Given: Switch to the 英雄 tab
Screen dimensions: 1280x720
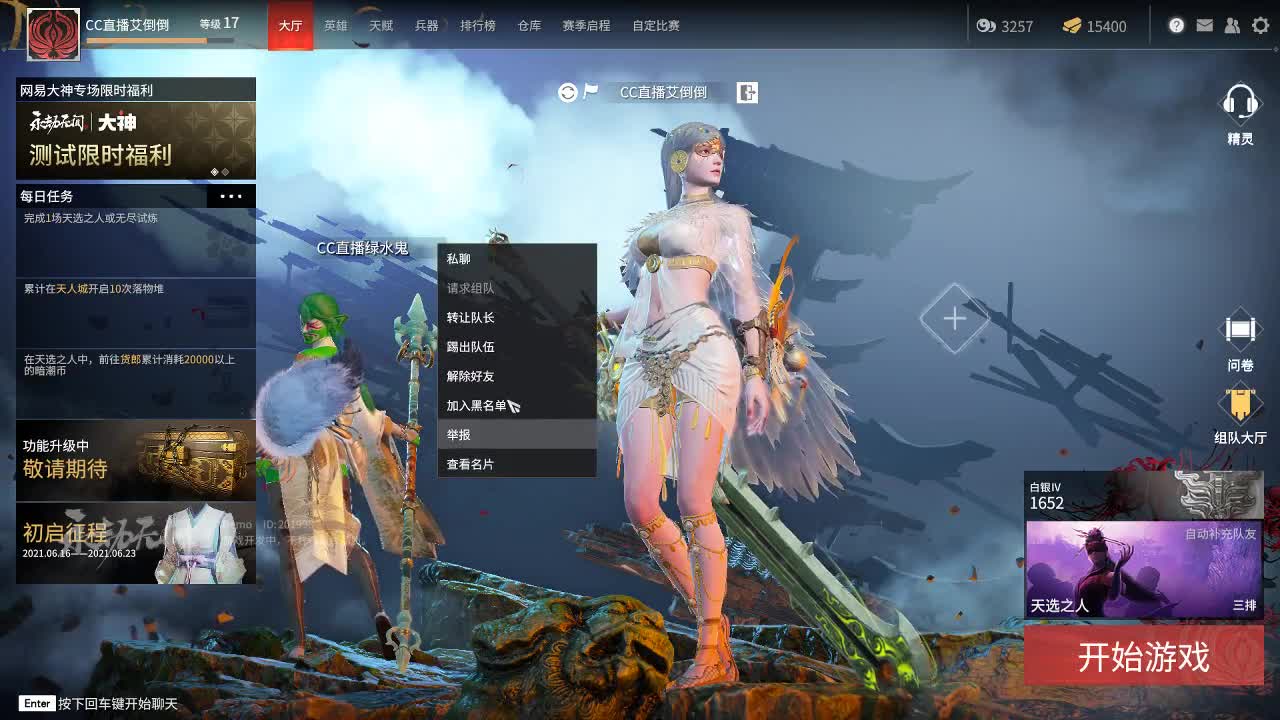Looking at the screenshot, I should point(335,26).
